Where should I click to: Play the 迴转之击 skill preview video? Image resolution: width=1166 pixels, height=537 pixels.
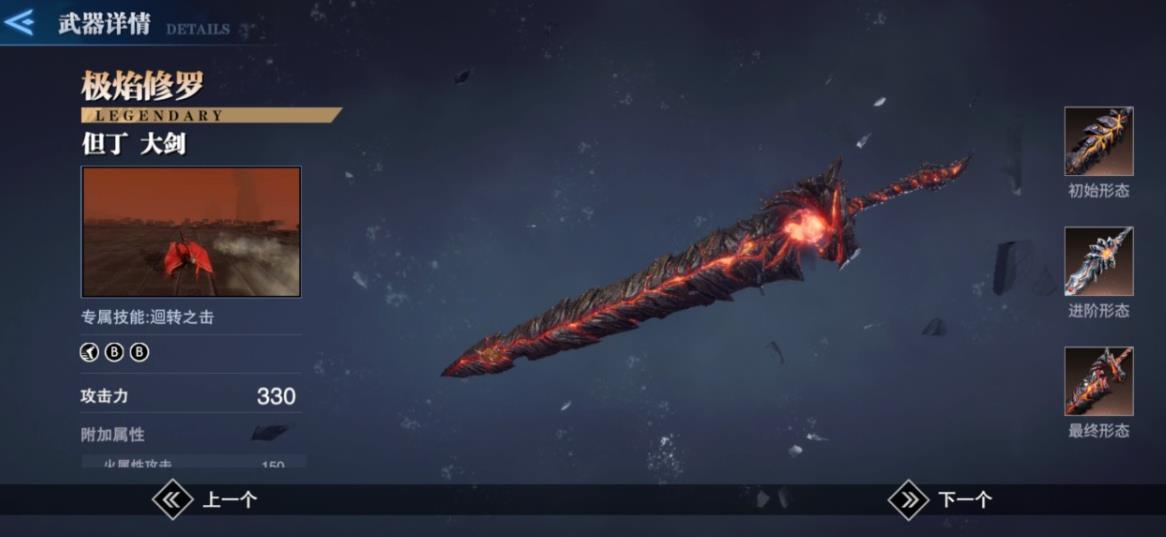(191, 231)
